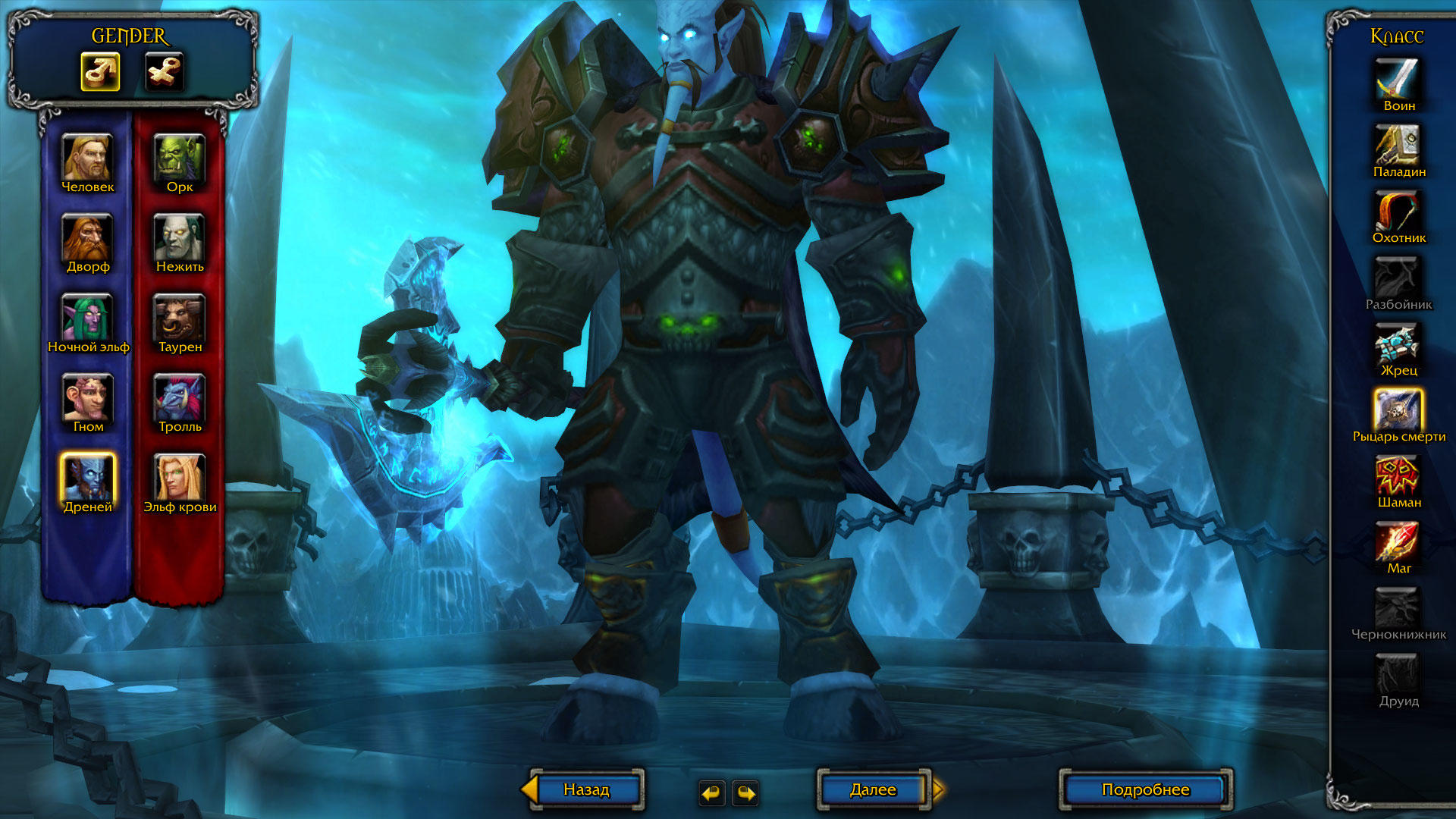Choose the Тролль race portrait
1456x819 pixels.
[x=180, y=397]
